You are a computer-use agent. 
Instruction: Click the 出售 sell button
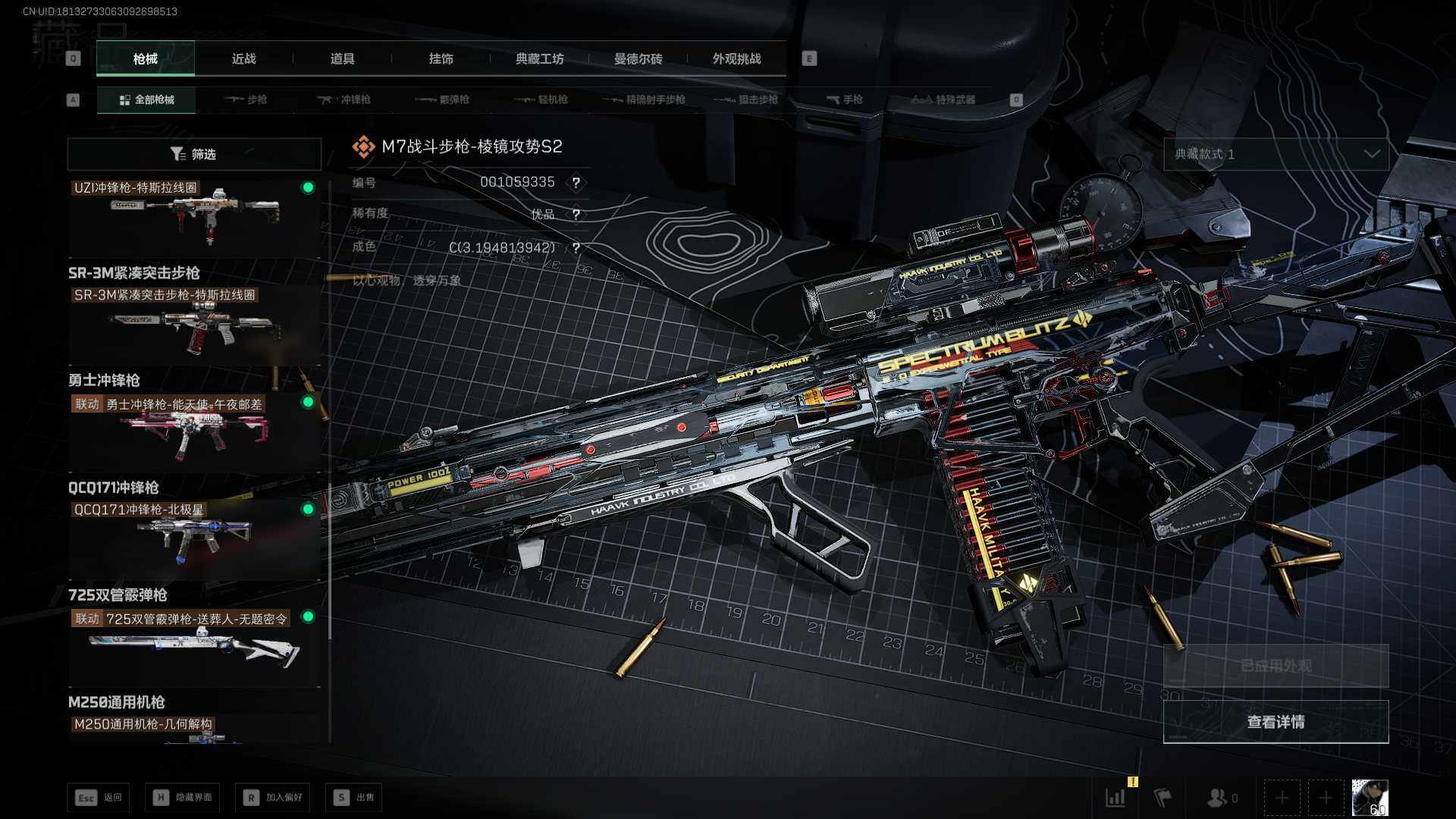click(354, 798)
